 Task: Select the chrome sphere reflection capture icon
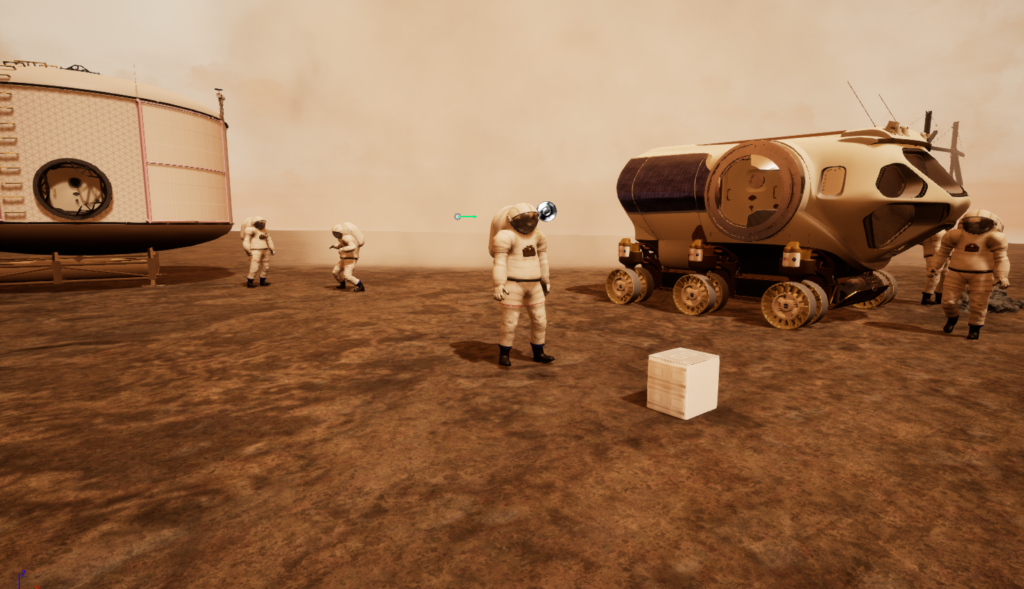click(x=546, y=211)
